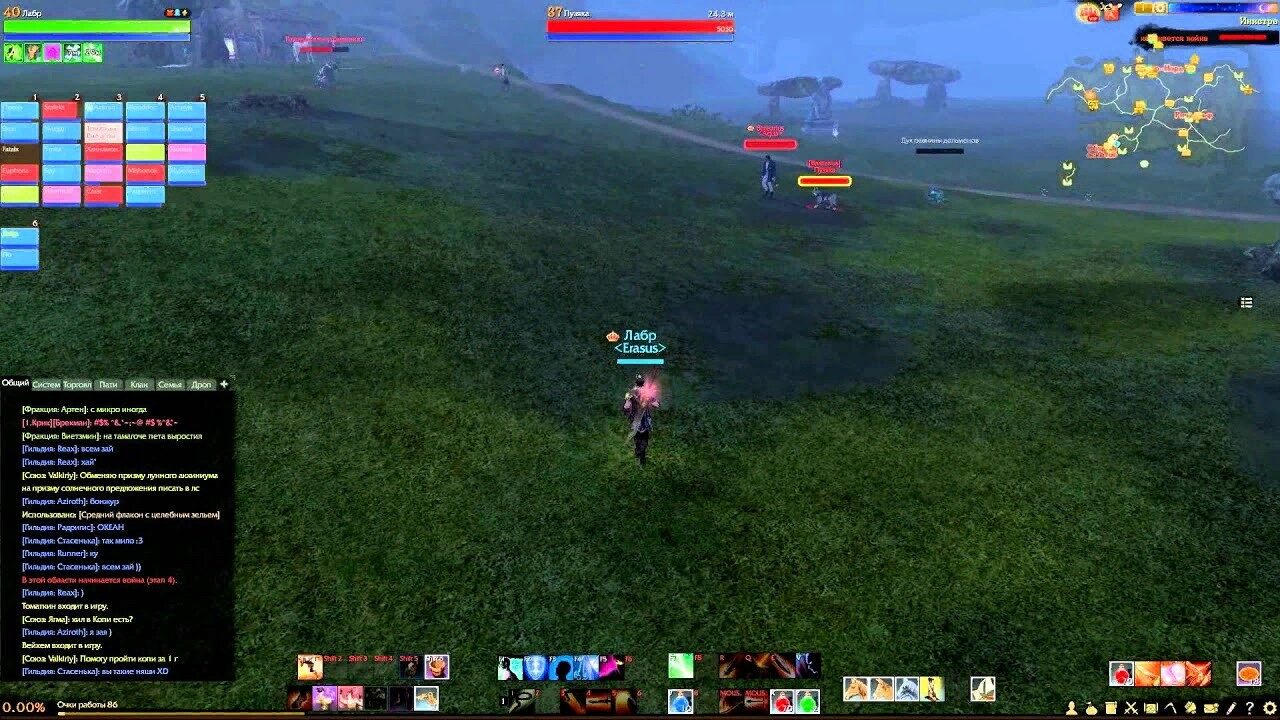Click the crossed swords combat icon
Viewport: 1280px width, 720px height.
click(1130, 709)
